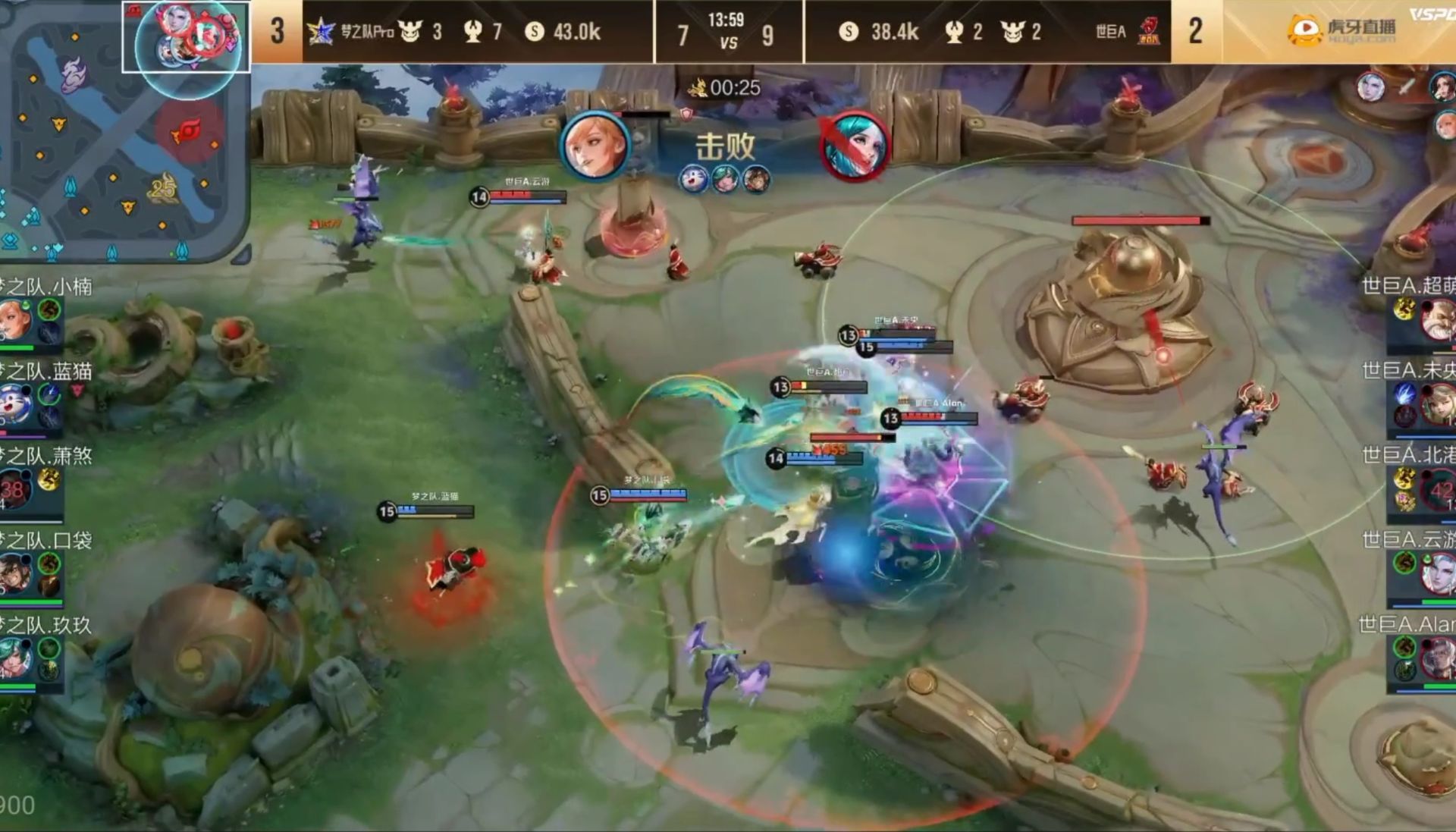Click the 梦之队Pro team logo
1456x832 pixels.
click(321, 32)
